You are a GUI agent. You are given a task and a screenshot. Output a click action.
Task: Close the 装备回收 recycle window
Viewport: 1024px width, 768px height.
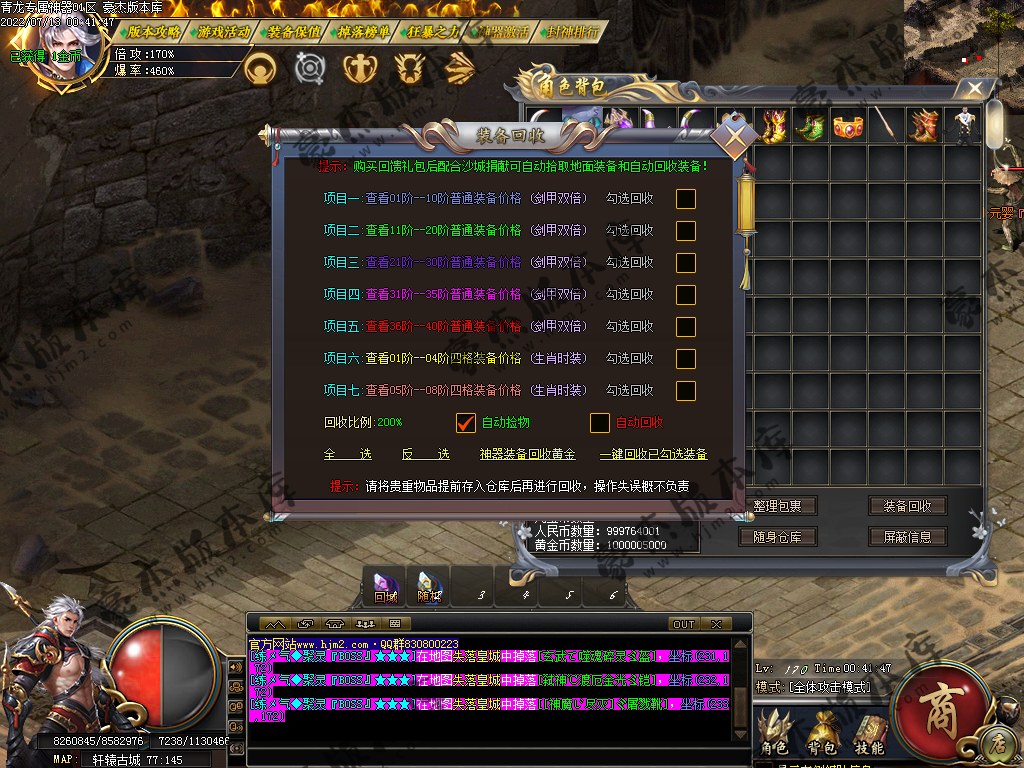tap(735, 136)
